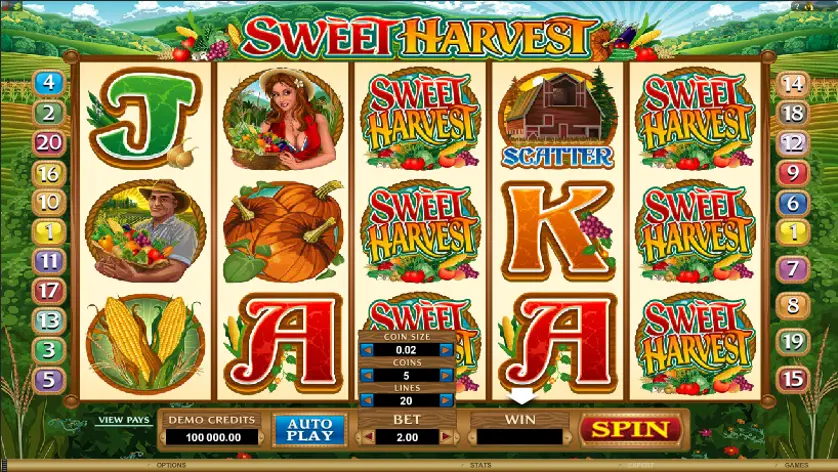Open the Options menu

pyautogui.click(x=171, y=465)
